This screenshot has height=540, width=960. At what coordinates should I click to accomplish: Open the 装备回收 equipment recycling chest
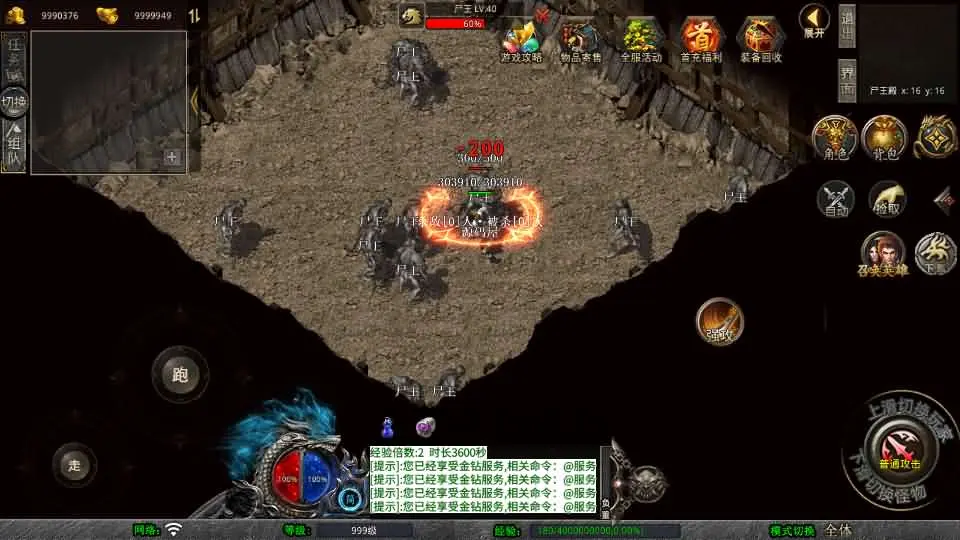coord(761,40)
